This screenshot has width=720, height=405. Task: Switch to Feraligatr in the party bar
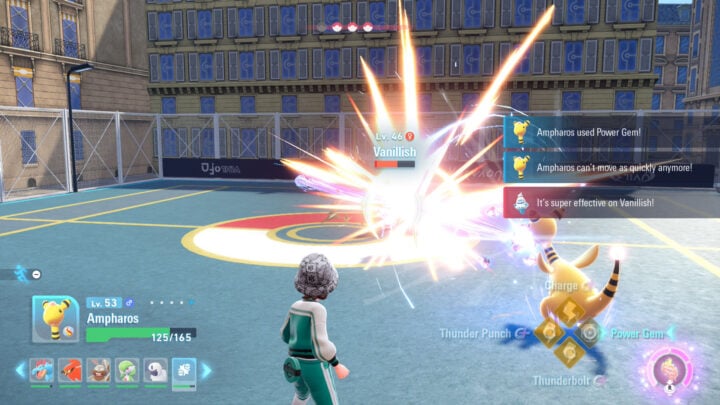point(42,371)
